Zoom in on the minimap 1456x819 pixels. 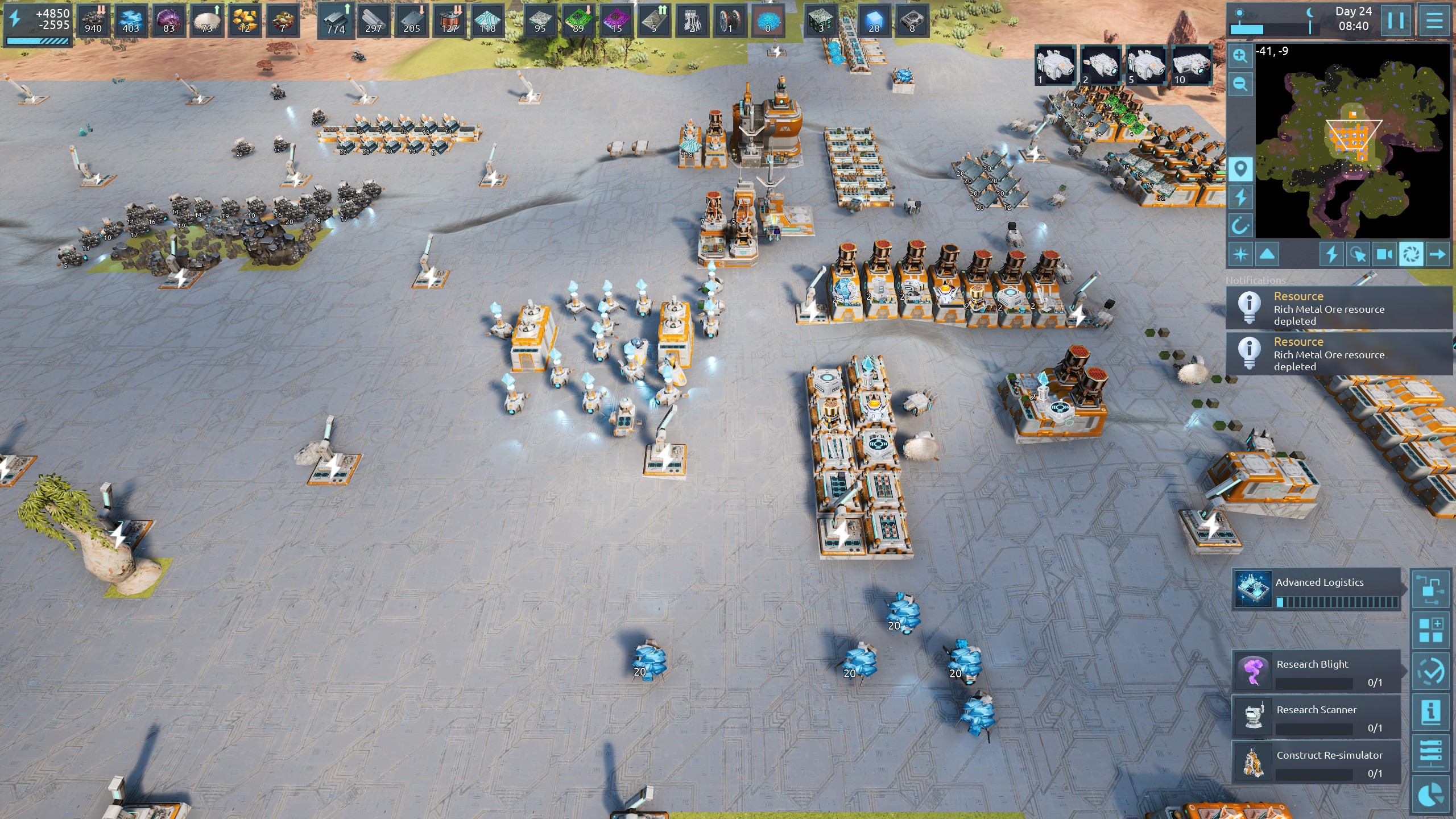pos(1240,56)
